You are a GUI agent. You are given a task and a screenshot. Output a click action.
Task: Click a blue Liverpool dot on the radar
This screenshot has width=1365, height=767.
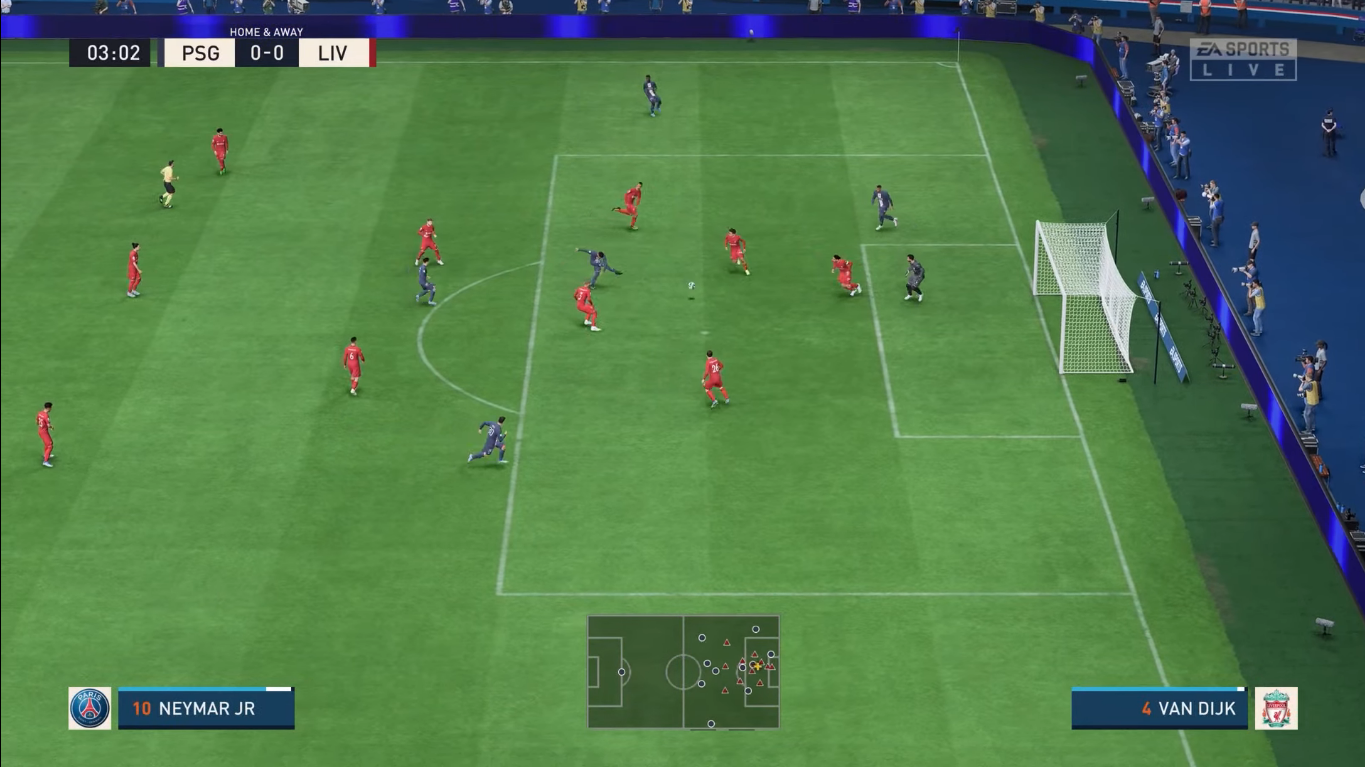pos(702,637)
